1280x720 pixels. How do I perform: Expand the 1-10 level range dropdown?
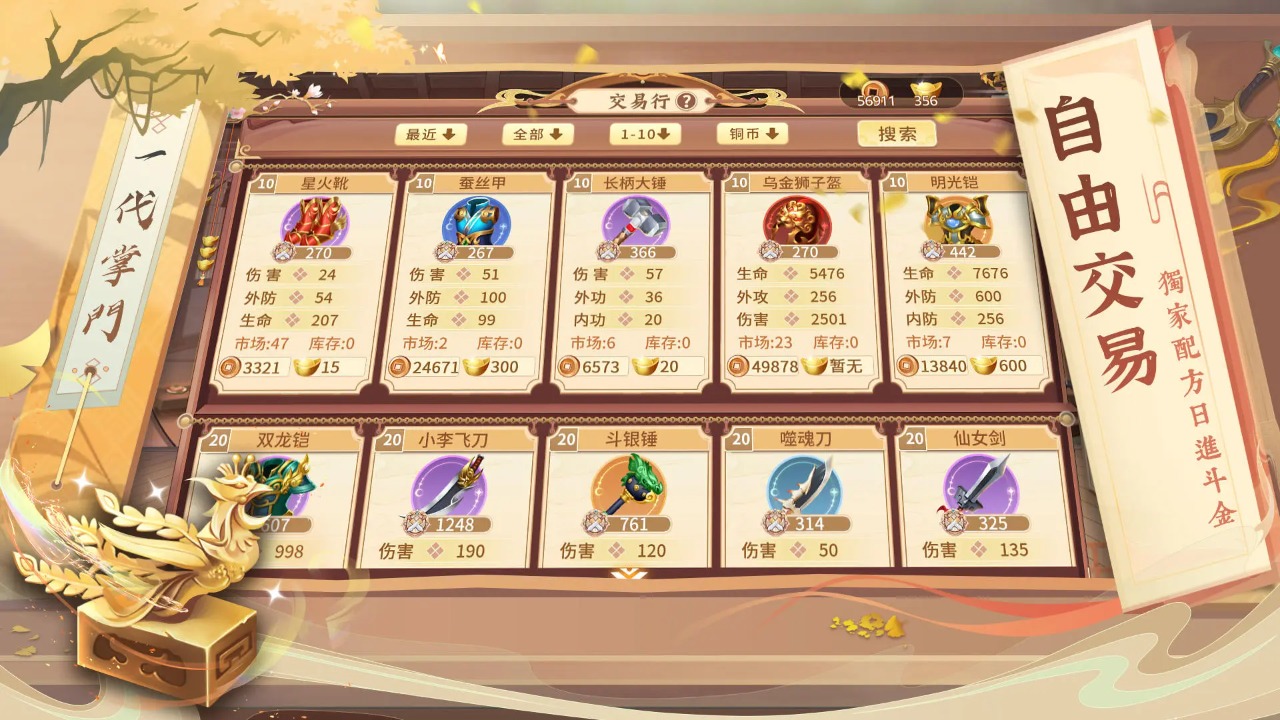click(646, 133)
